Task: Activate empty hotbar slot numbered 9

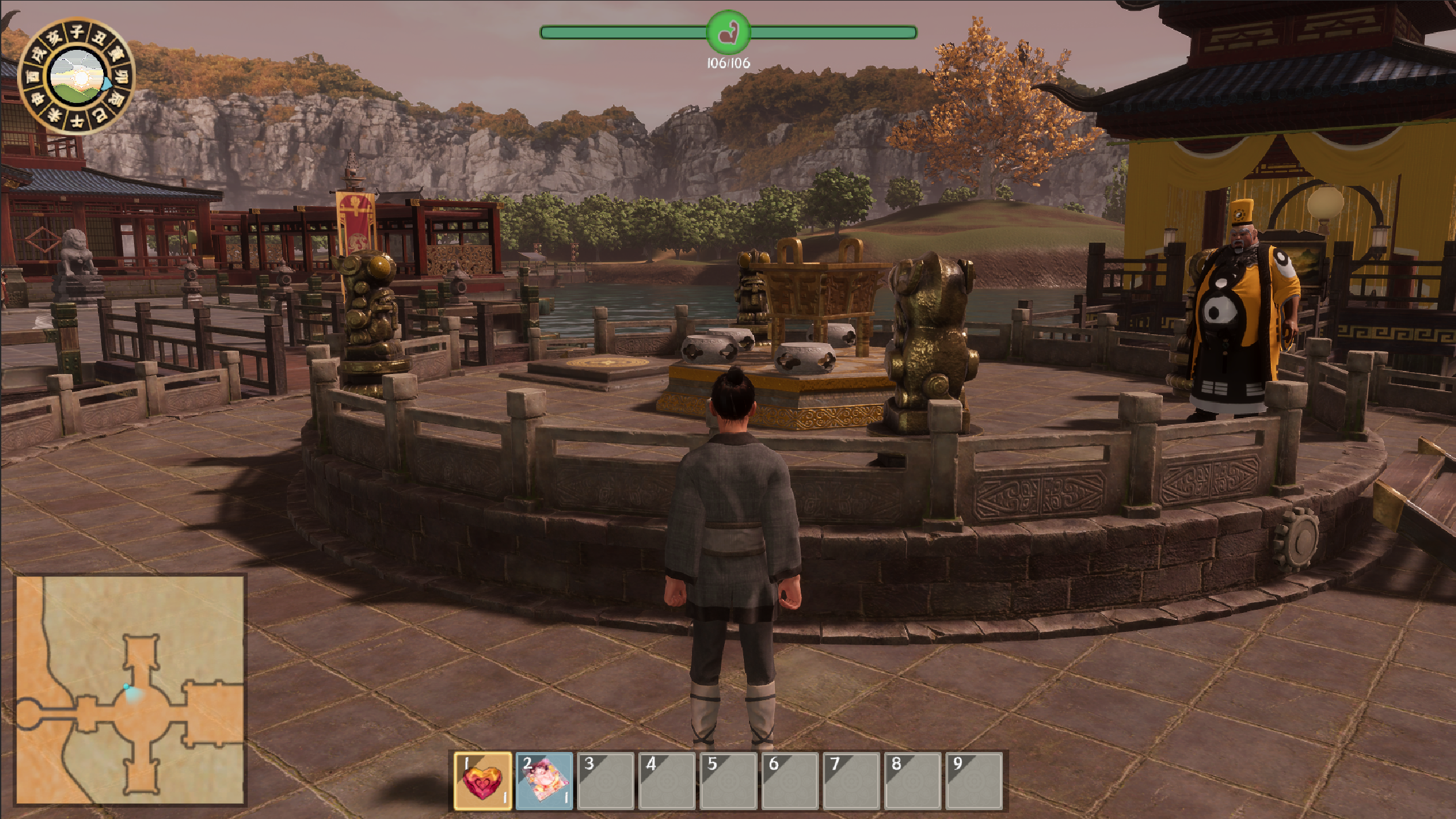Action: (974, 781)
